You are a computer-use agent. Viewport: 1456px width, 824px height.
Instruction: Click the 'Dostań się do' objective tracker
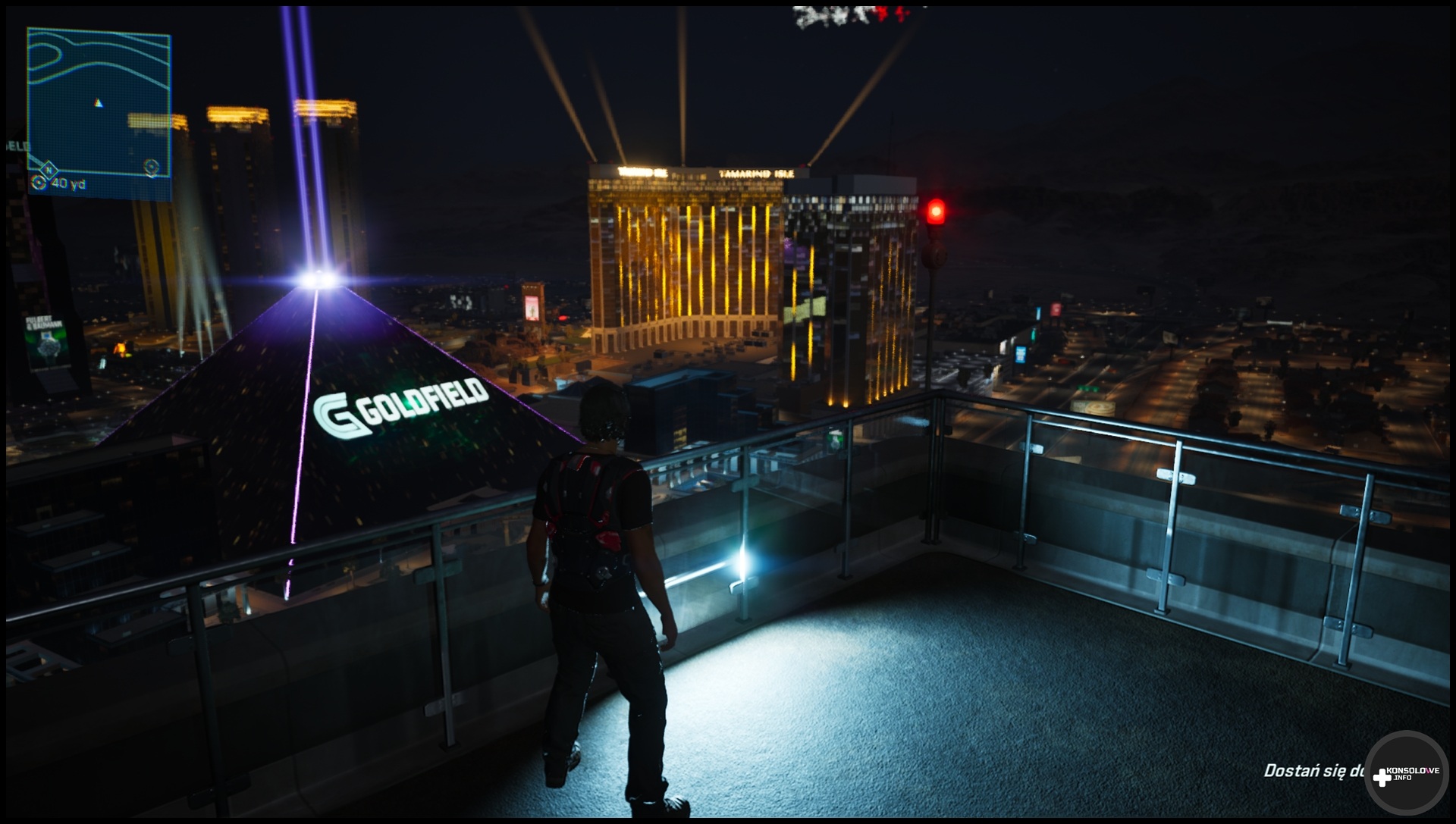1313,771
